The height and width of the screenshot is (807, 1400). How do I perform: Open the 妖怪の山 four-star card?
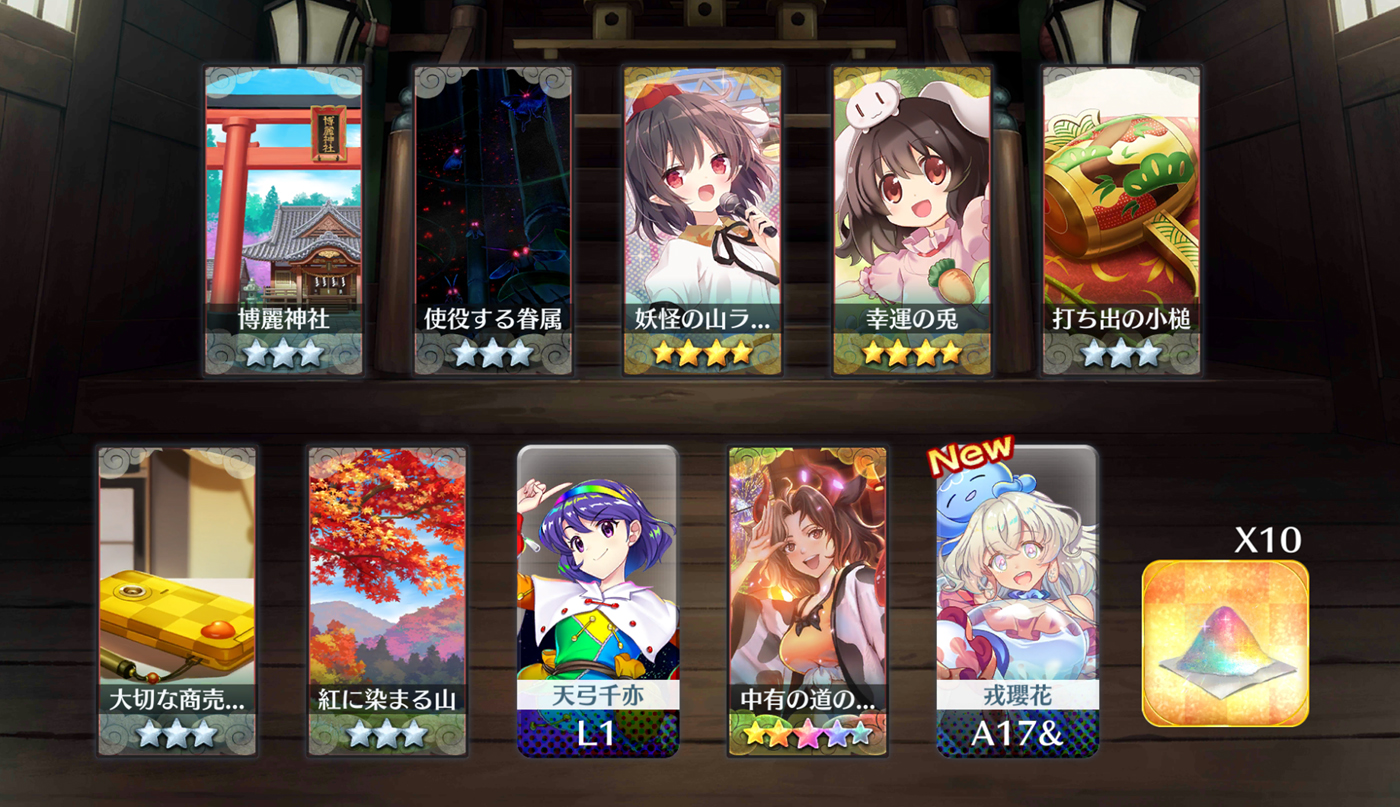tap(703, 220)
